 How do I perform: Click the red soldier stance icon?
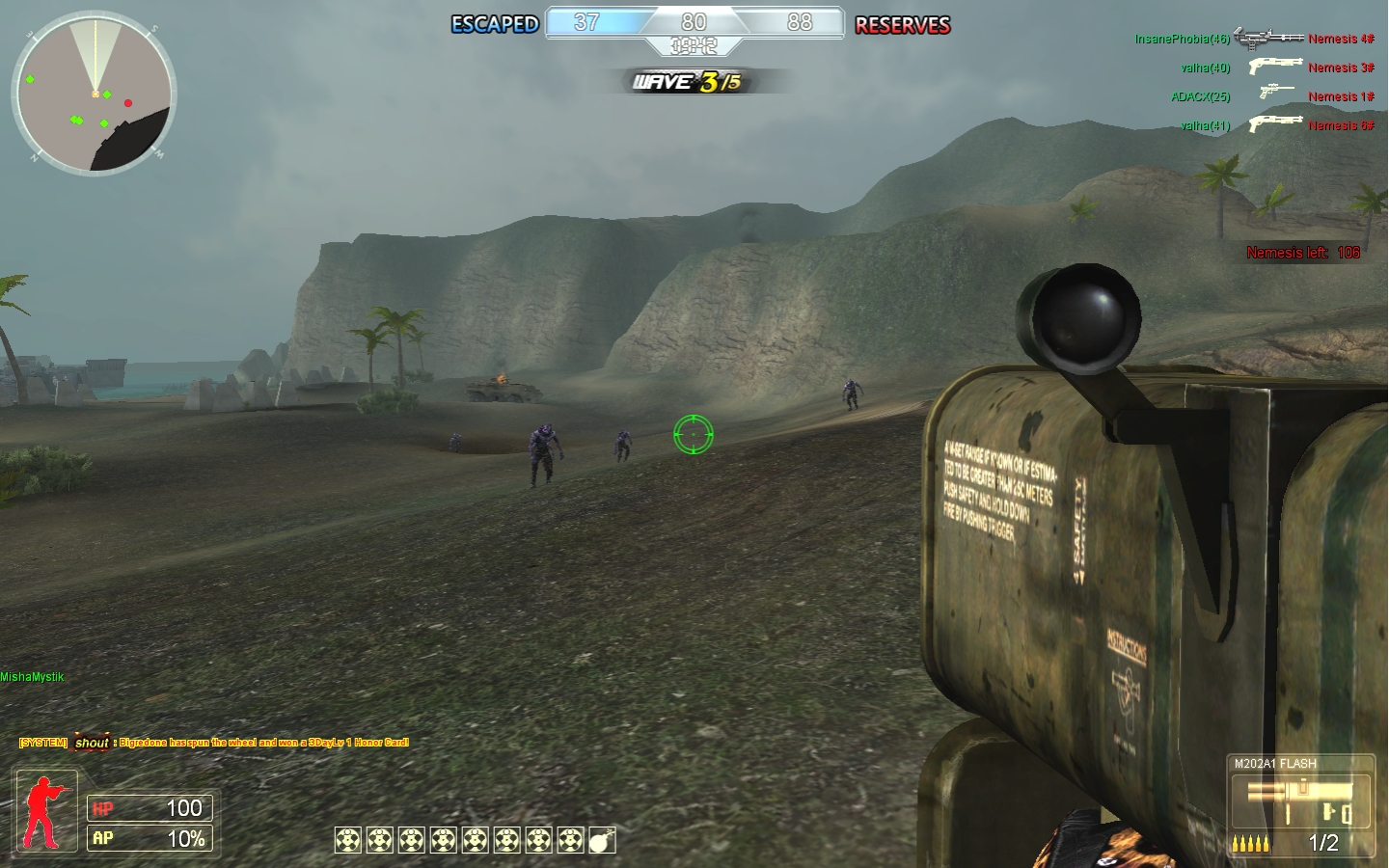46,811
